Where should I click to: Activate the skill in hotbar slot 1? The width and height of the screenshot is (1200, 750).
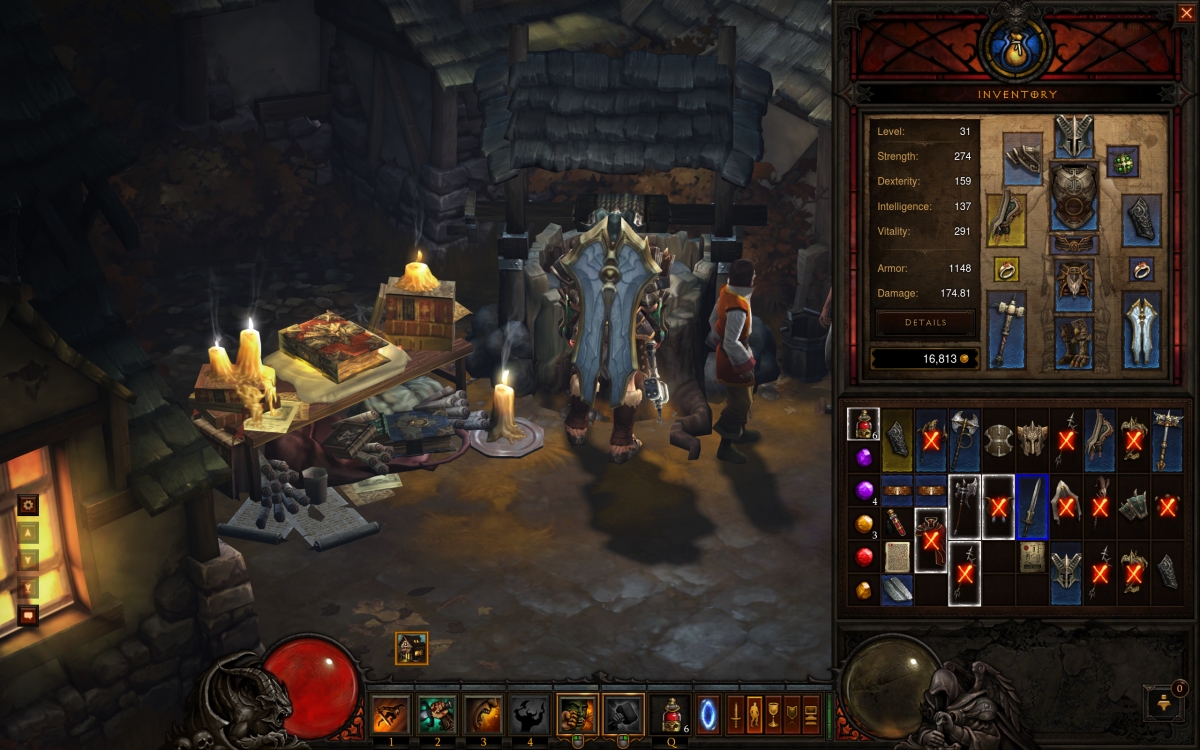[x=390, y=715]
